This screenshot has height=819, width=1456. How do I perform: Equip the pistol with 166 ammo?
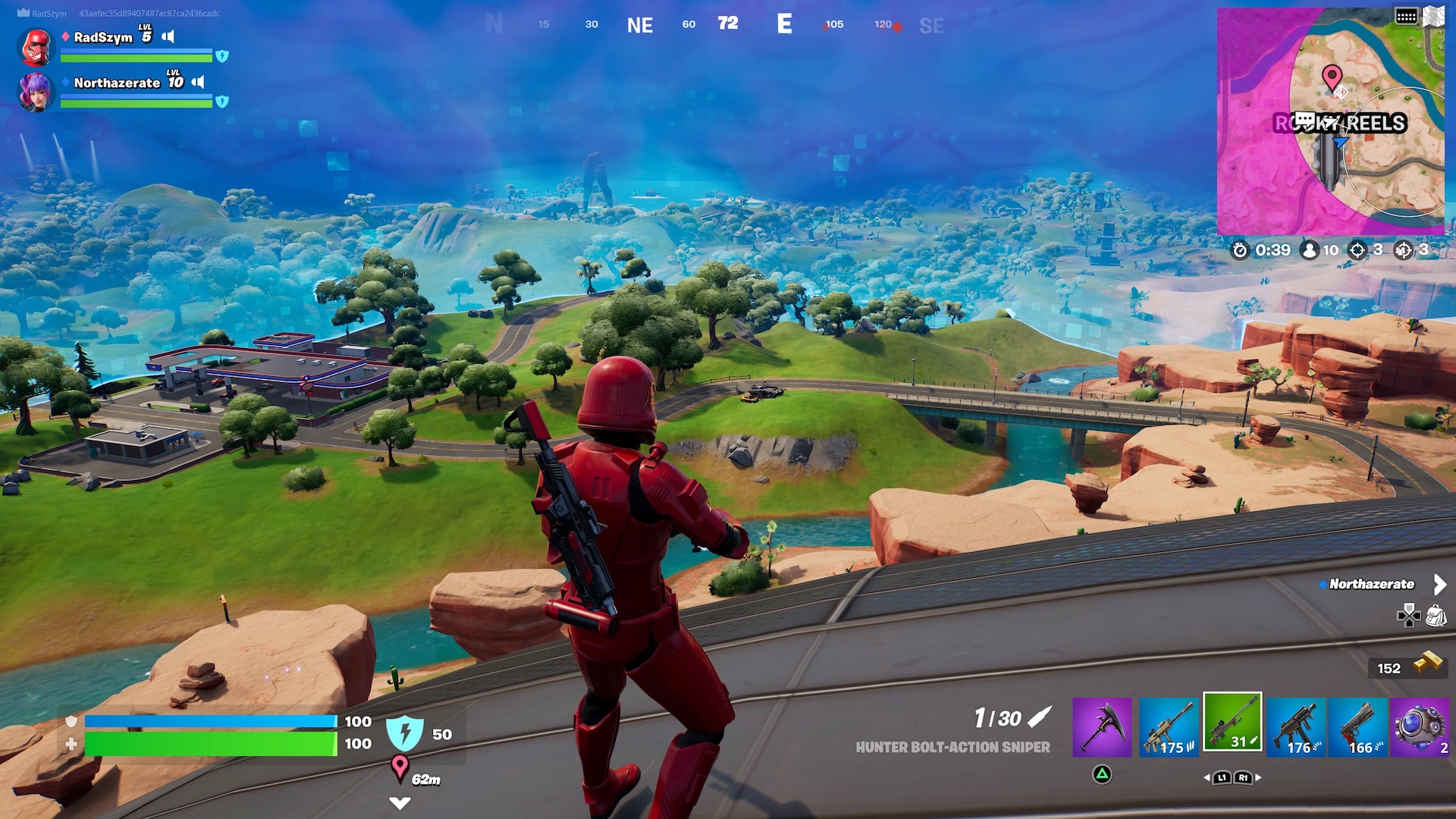tap(1358, 726)
